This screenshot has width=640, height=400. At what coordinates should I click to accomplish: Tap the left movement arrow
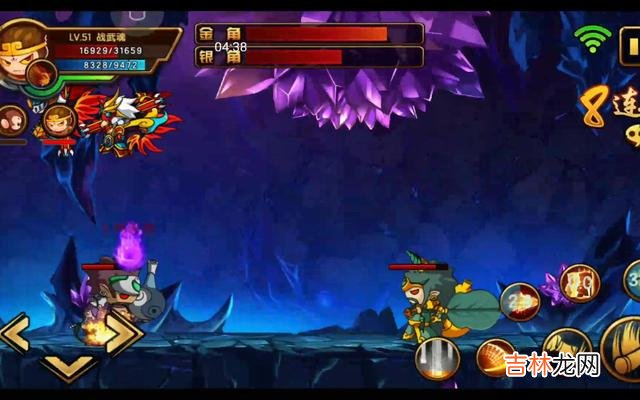pyautogui.click(x=15, y=333)
